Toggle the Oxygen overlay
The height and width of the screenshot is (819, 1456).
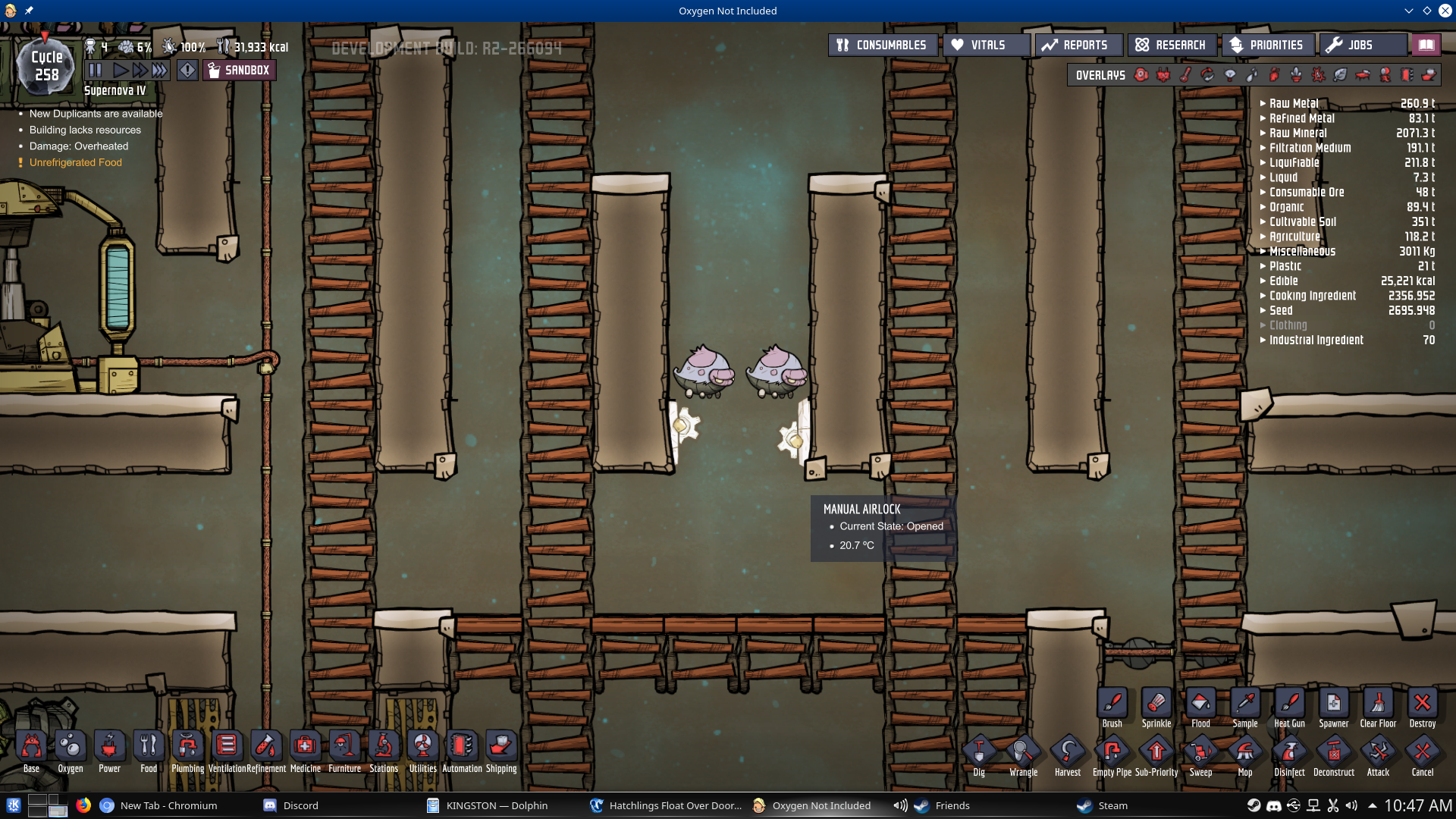pyautogui.click(x=1141, y=75)
